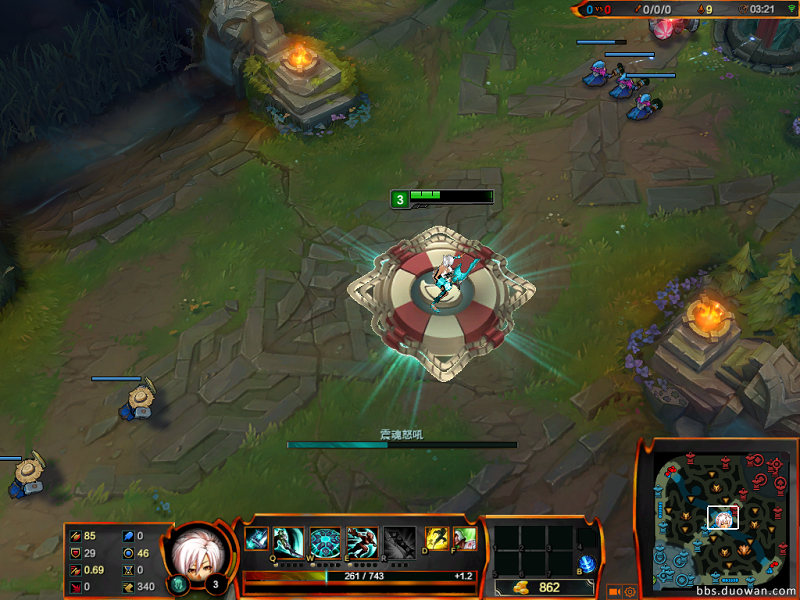Cast the Ki Burst W ability
800x600 pixels.
(x=325, y=541)
